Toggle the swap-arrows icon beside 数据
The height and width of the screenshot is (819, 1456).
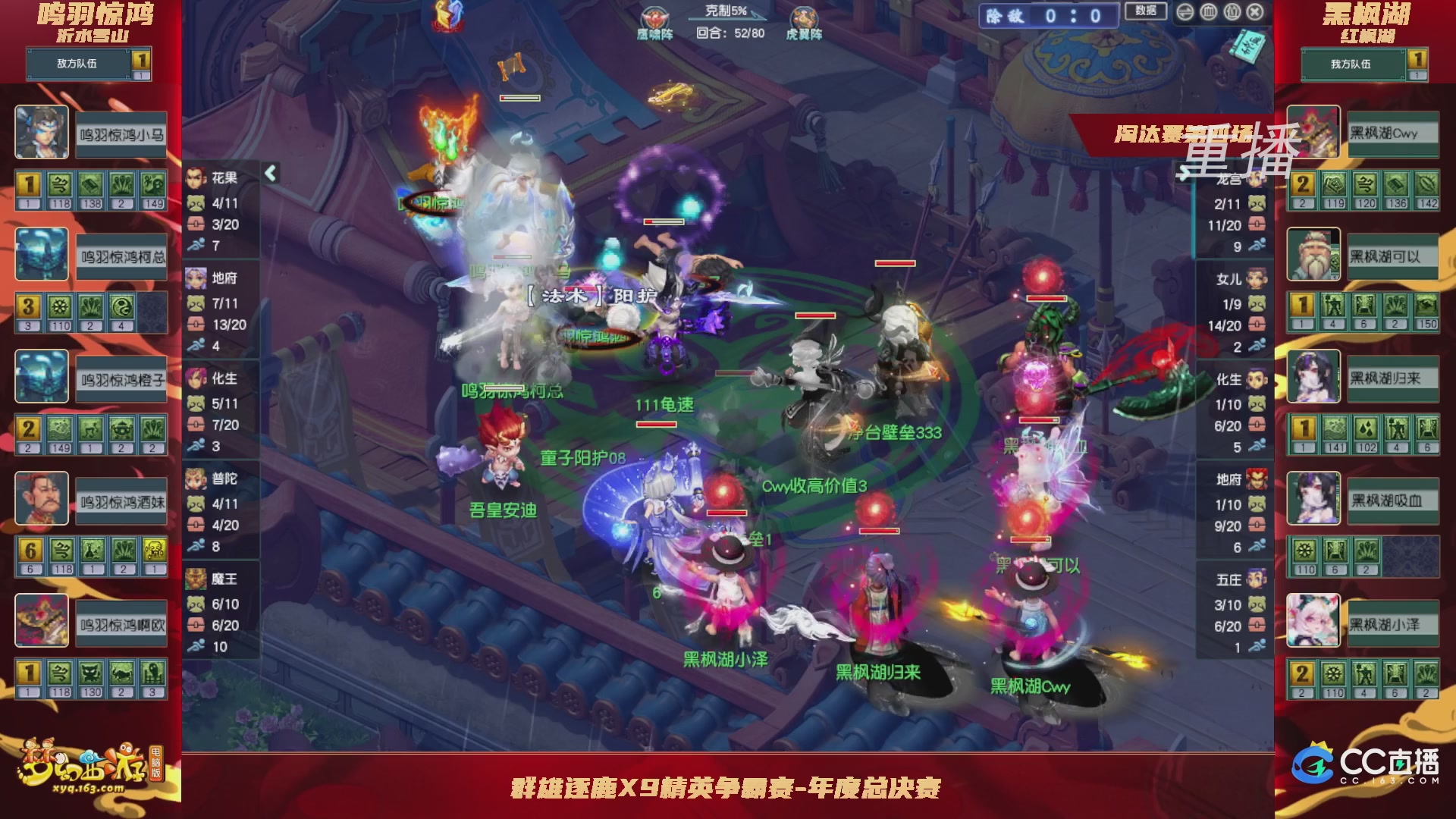pyautogui.click(x=1185, y=12)
